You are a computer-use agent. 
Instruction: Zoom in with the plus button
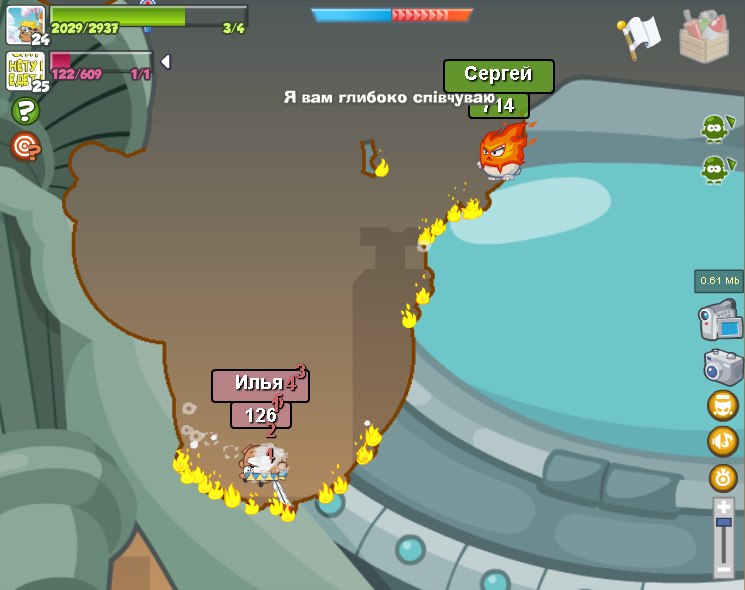[x=724, y=506]
